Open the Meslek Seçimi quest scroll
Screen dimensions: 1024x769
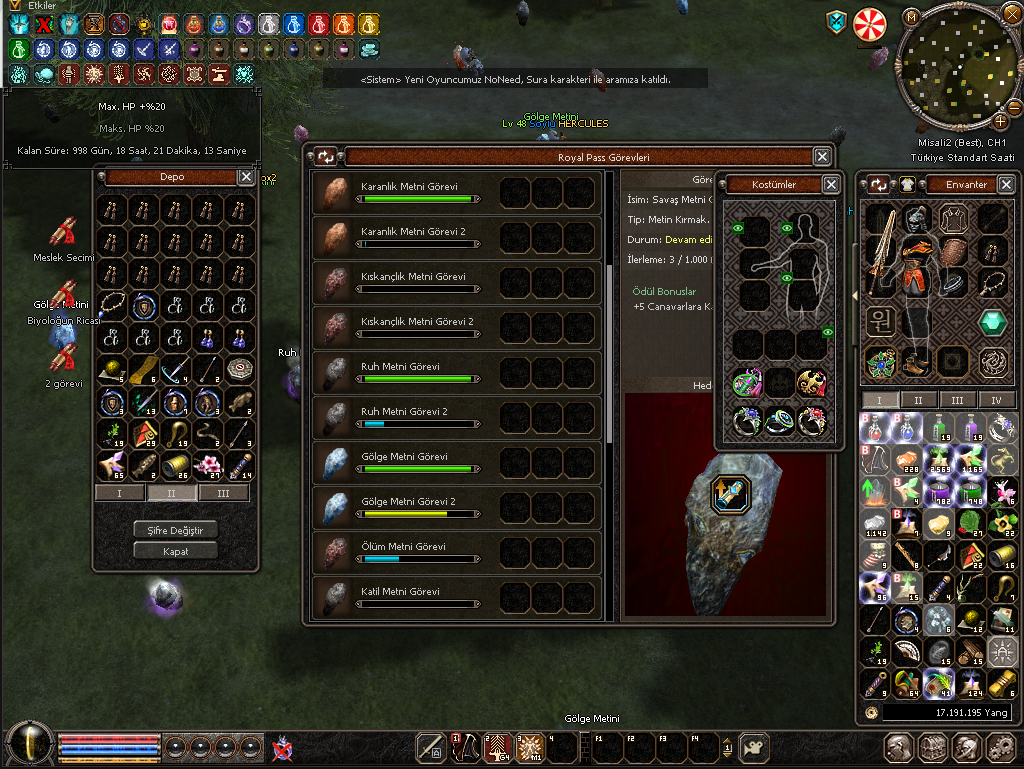tap(65, 234)
